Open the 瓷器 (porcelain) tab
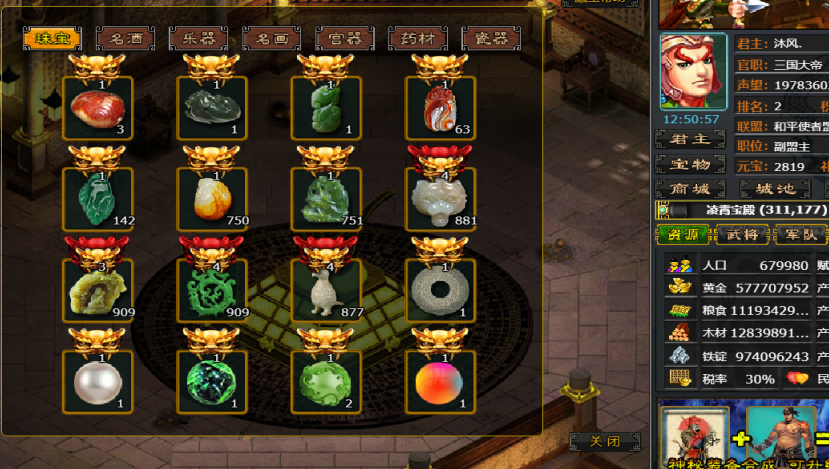Screen dimensions: 829x469 coord(490,39)
